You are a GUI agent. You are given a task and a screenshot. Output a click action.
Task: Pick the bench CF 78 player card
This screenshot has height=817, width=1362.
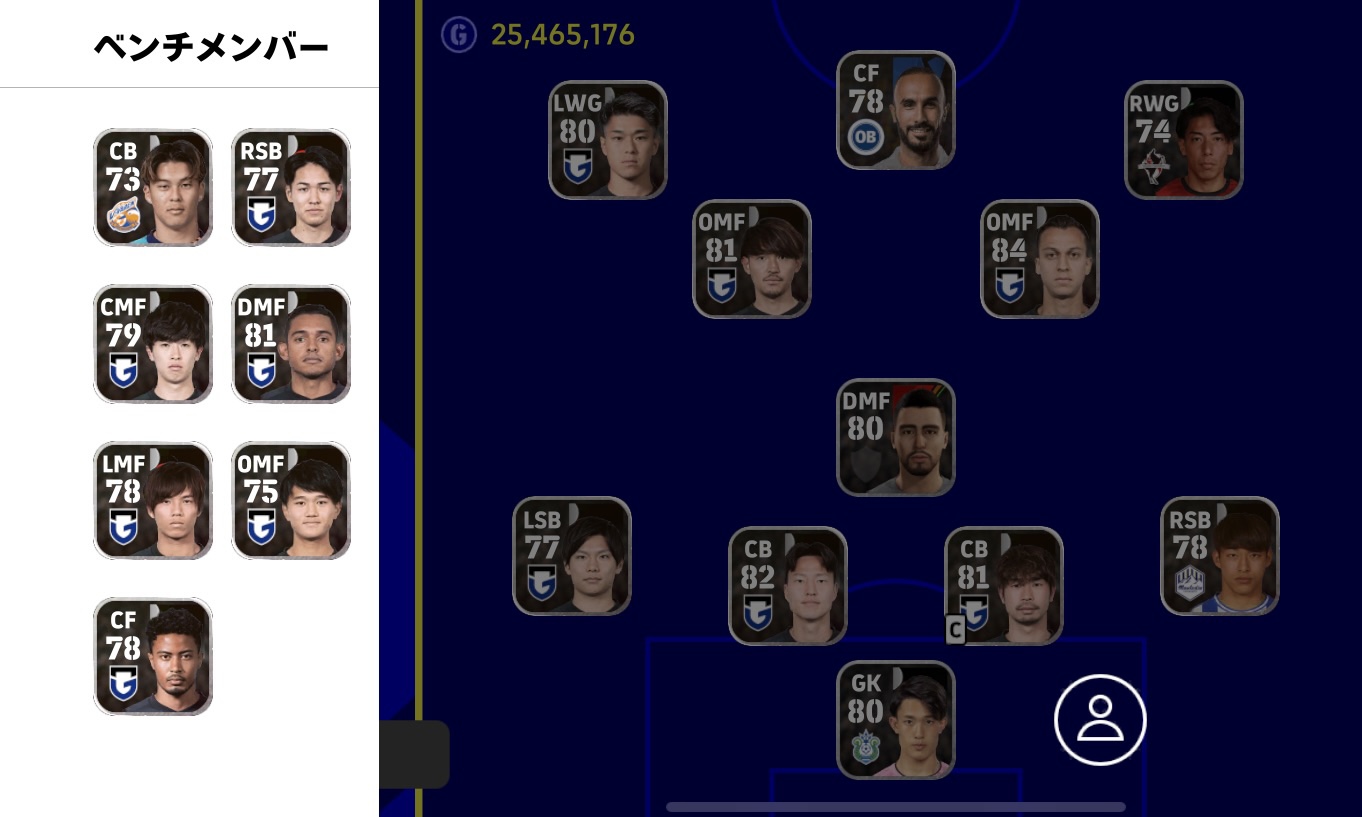tap(153, 656)
